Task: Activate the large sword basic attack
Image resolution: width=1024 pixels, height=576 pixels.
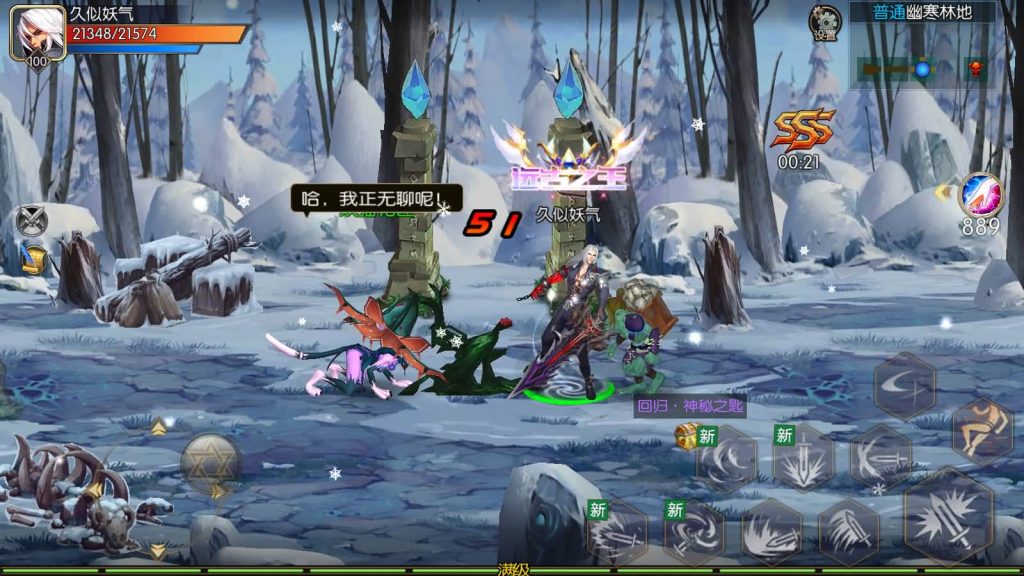Action: [948, 517]
